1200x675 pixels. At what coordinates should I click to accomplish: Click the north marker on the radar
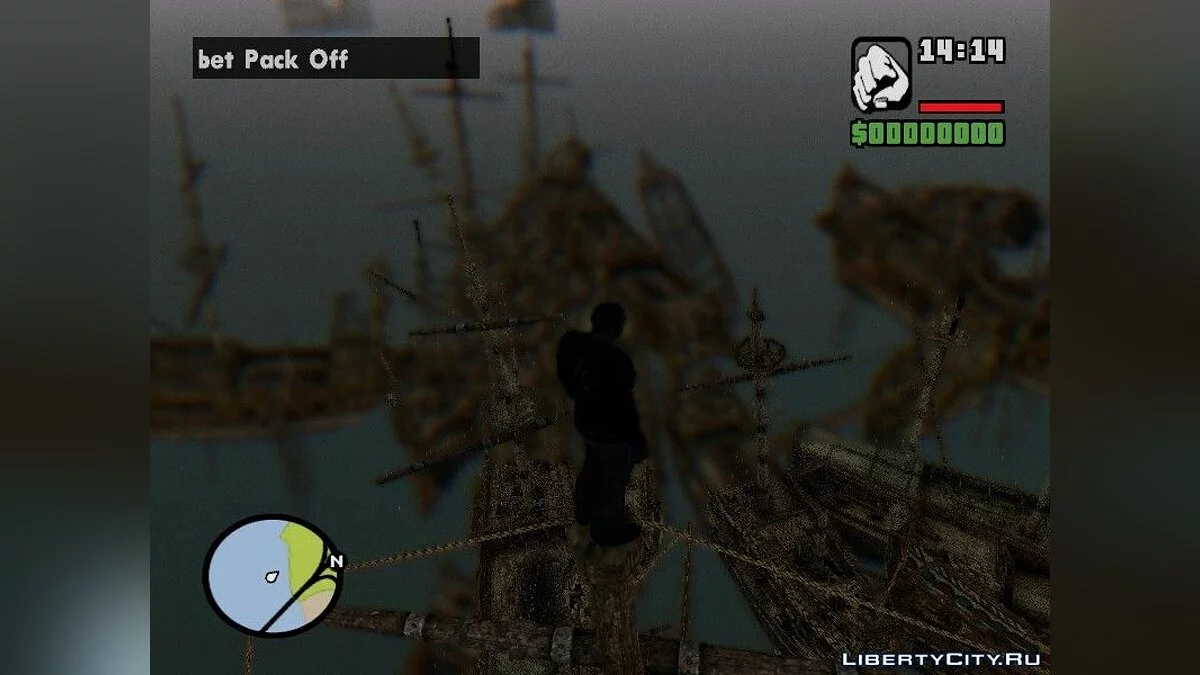(336, 562)
